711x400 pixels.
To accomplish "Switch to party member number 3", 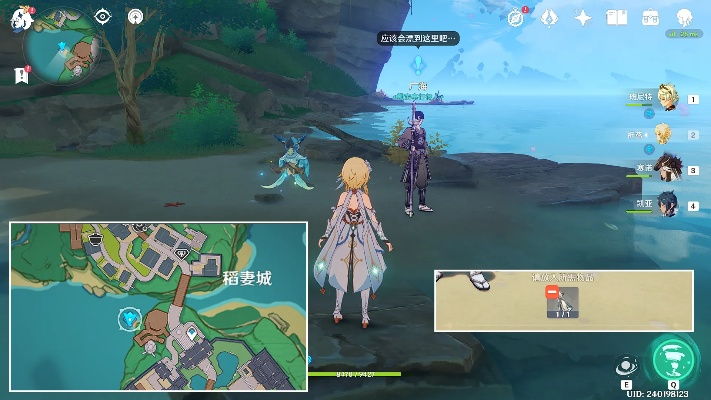I will click(x=667, y=169).
